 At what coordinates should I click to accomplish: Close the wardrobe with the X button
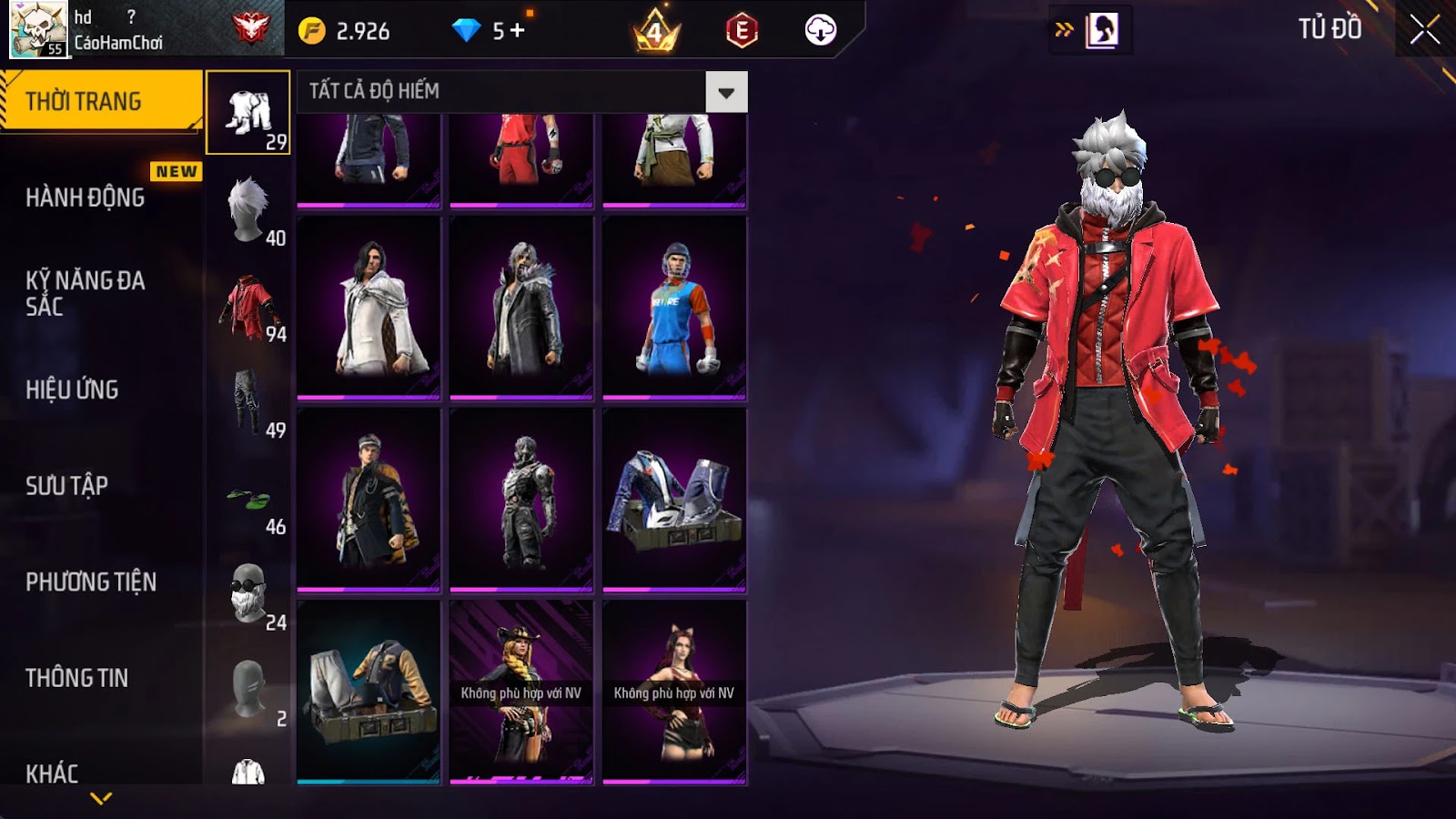pos(1424,29)
